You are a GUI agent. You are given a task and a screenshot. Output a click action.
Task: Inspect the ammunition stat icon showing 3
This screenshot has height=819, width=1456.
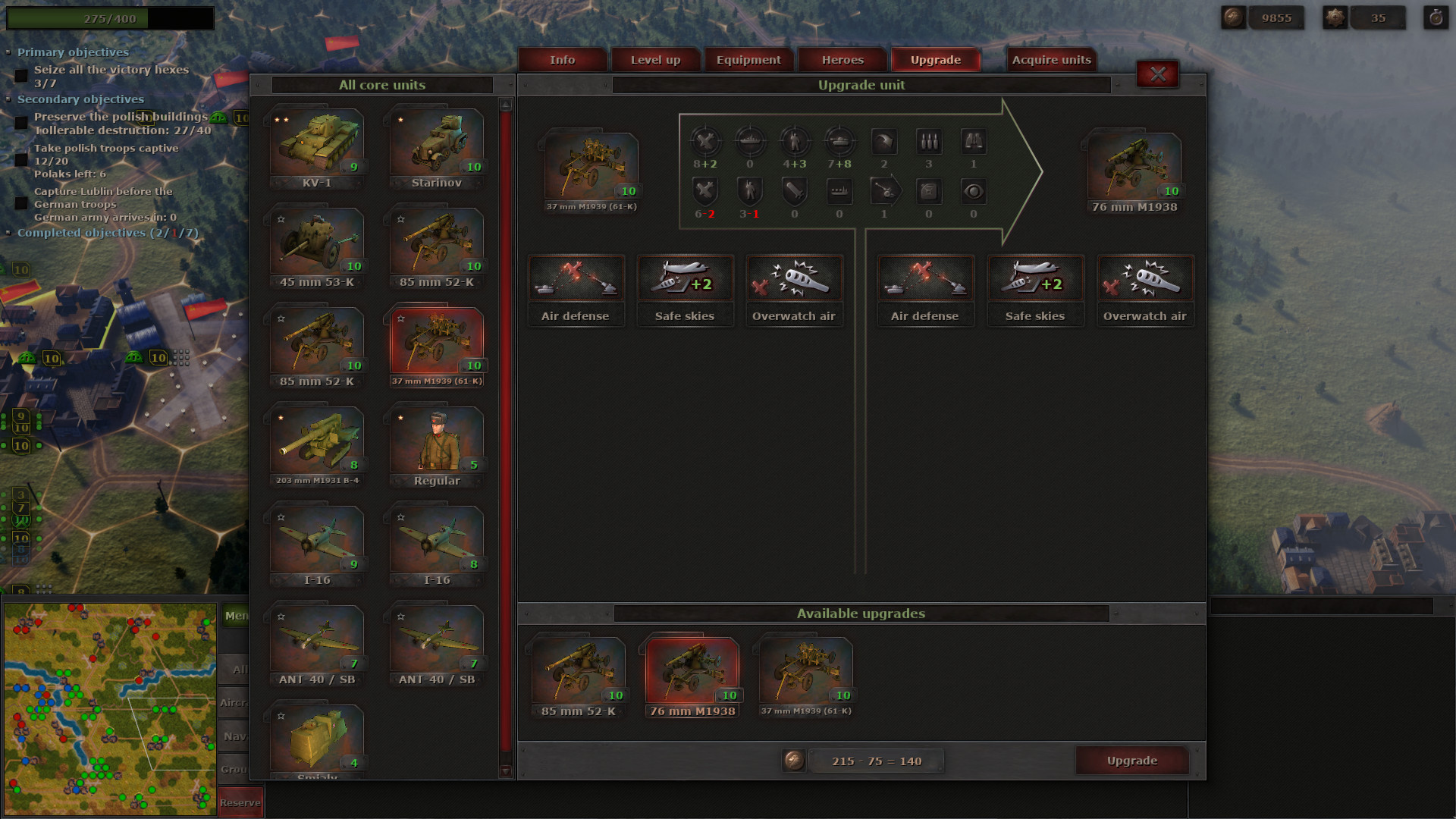929,143
